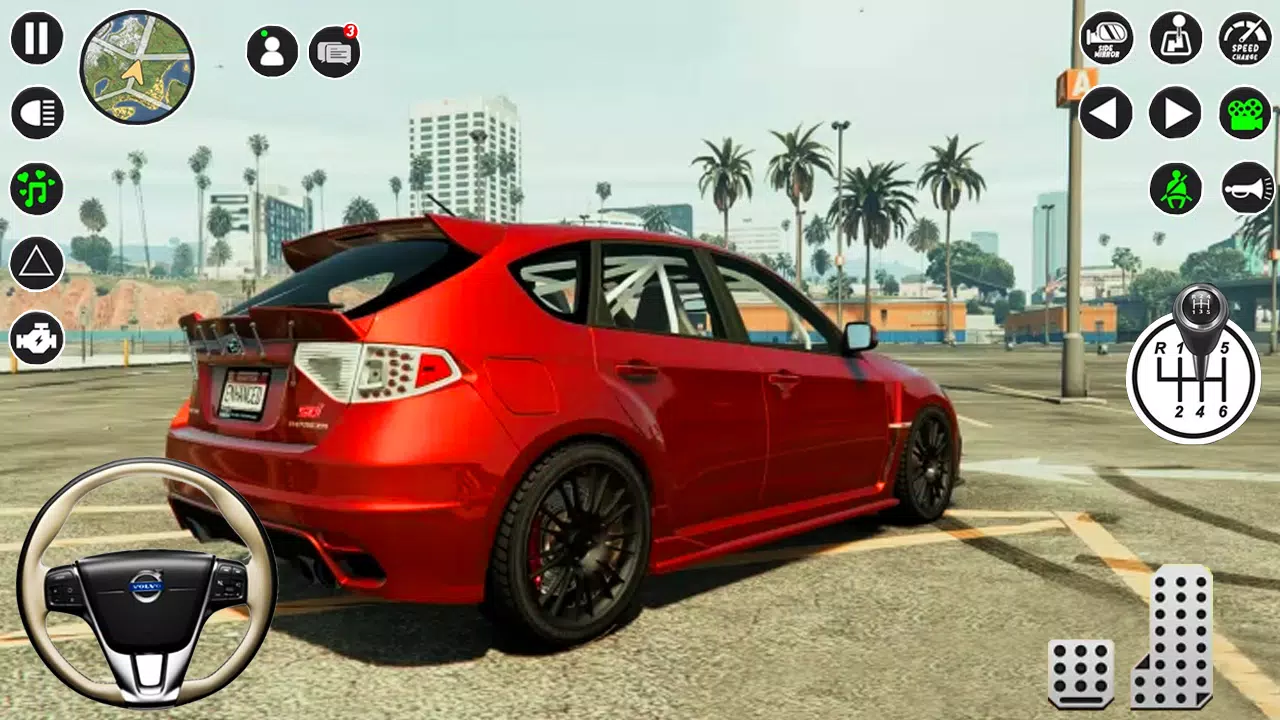This screenshot has height=720, width=1280.
Task: Steer left with the left arrow
Action: point(1106,112)
